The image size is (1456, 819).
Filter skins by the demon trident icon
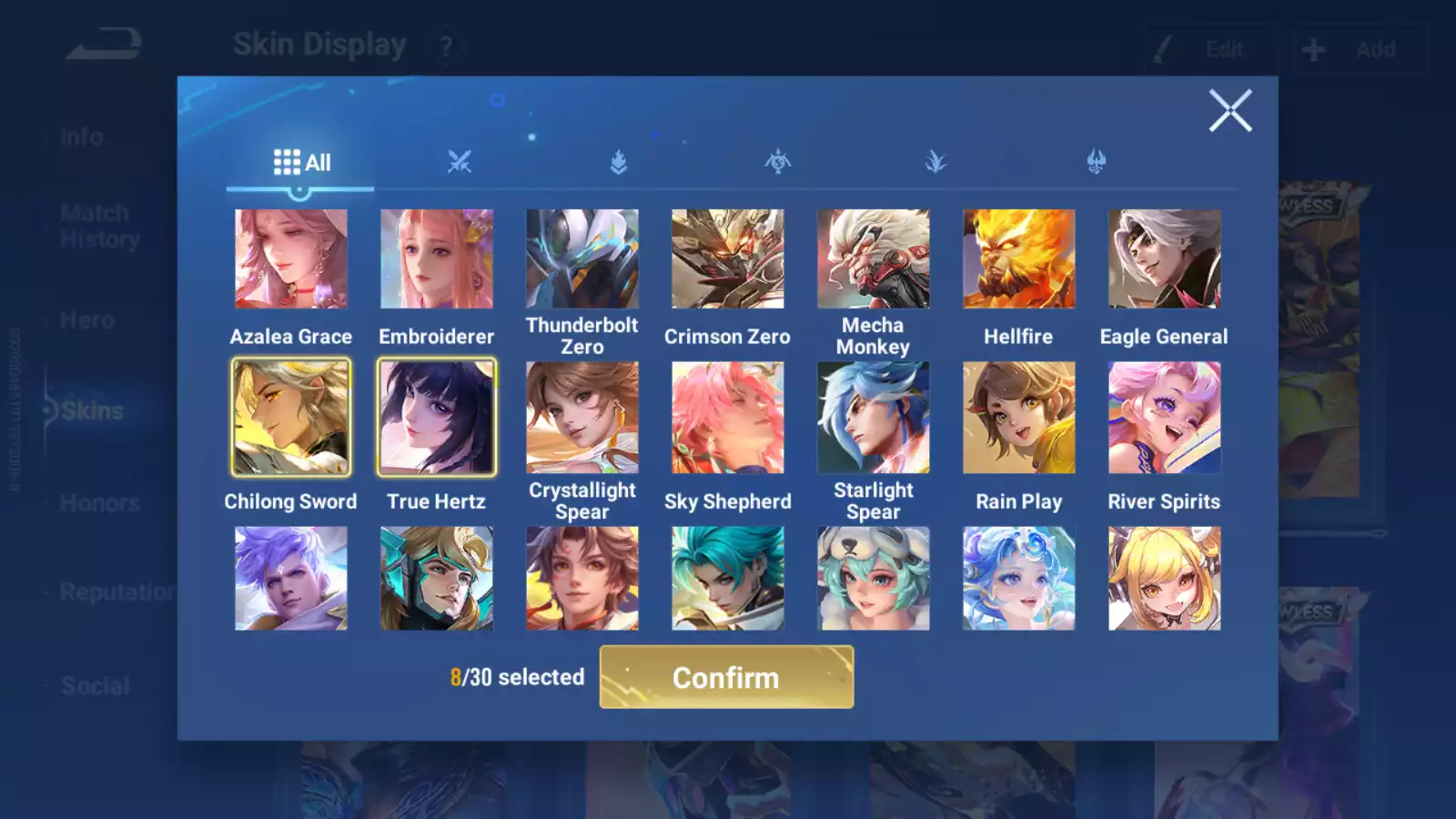coord(1095,162)
